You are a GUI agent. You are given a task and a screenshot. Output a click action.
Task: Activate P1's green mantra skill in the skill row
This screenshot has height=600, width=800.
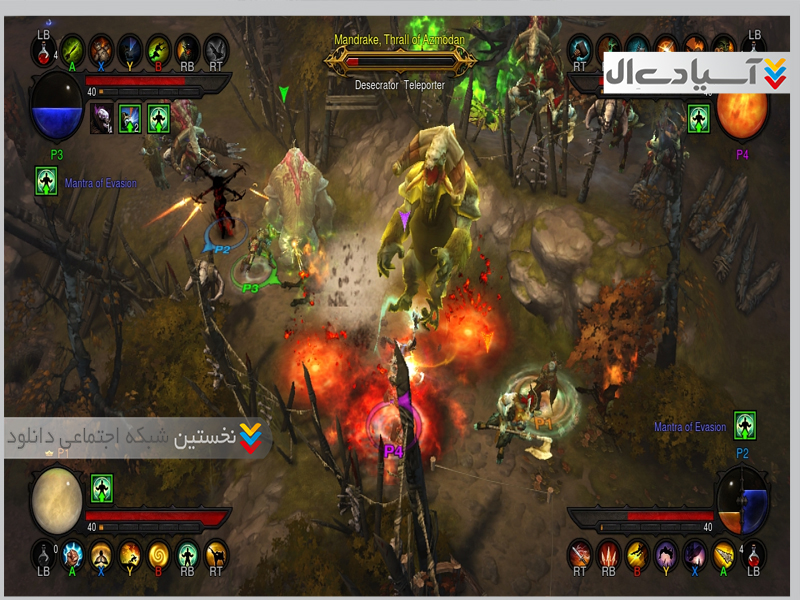coord(187,553)
